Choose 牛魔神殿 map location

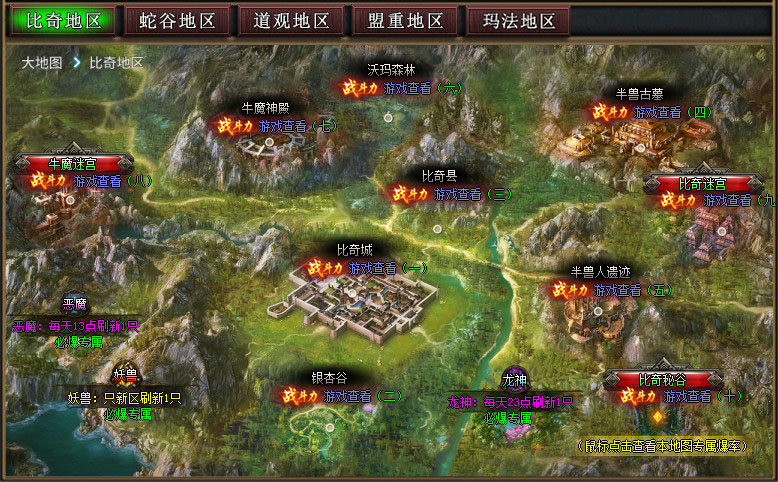266,107
